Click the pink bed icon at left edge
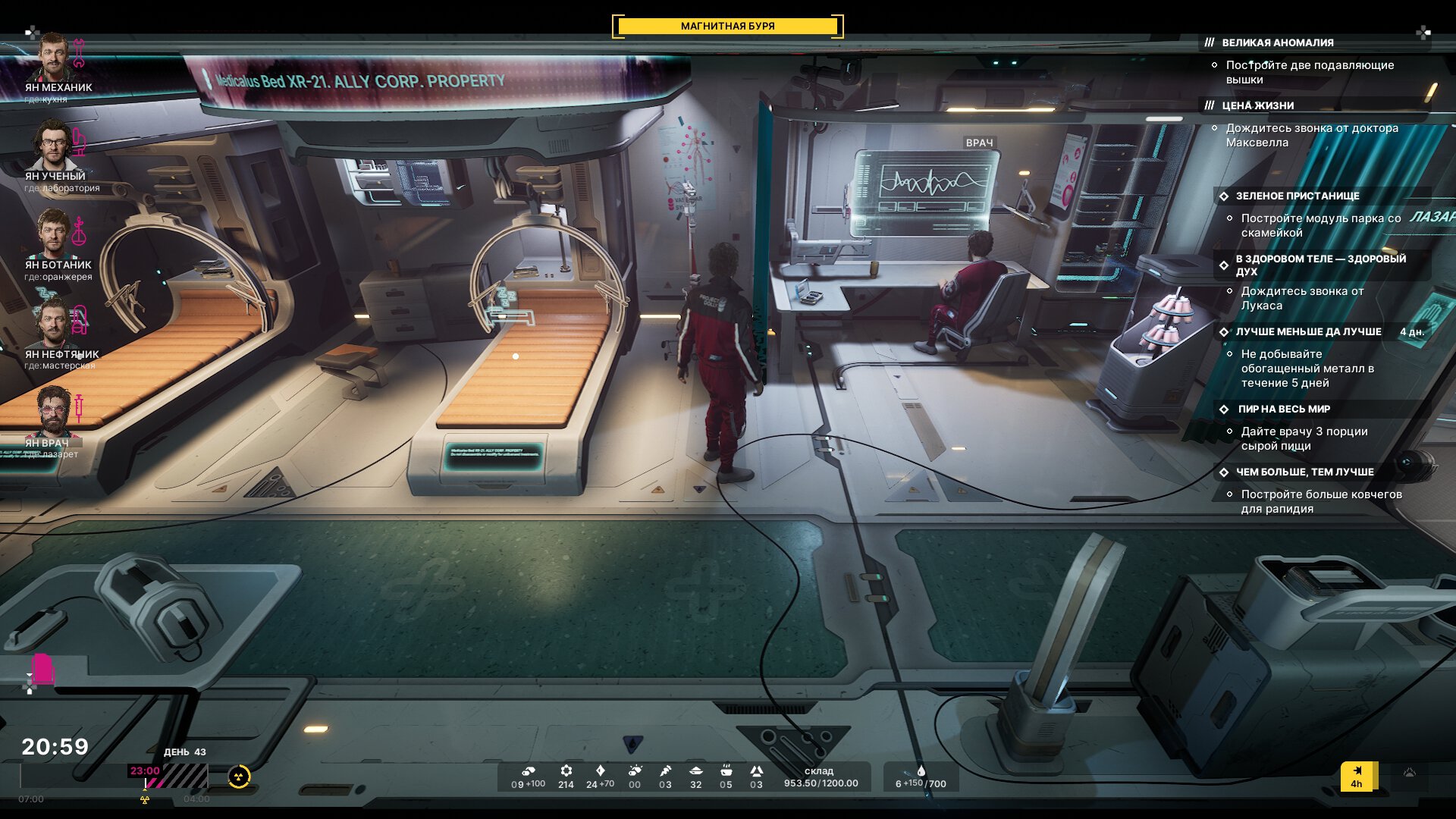Image resolution: width=1456 pixels, height=819 pixels. (42, 669)
